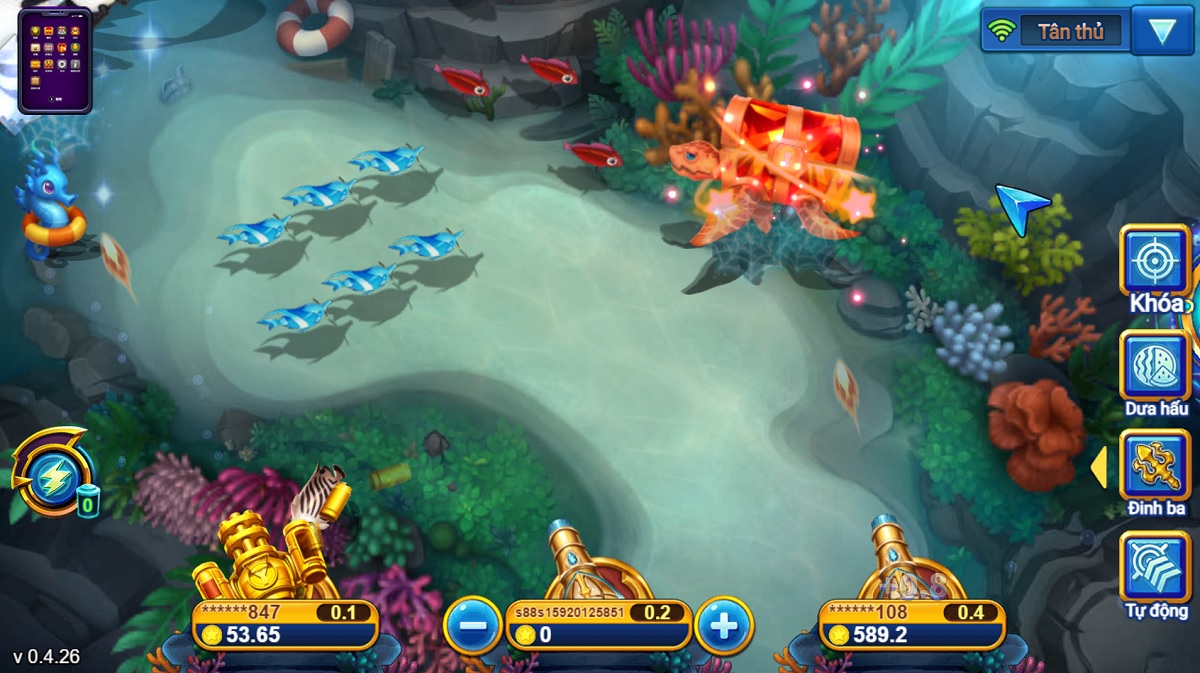
Task: Increase the bet with the plus button
Action: coord(723,626)
